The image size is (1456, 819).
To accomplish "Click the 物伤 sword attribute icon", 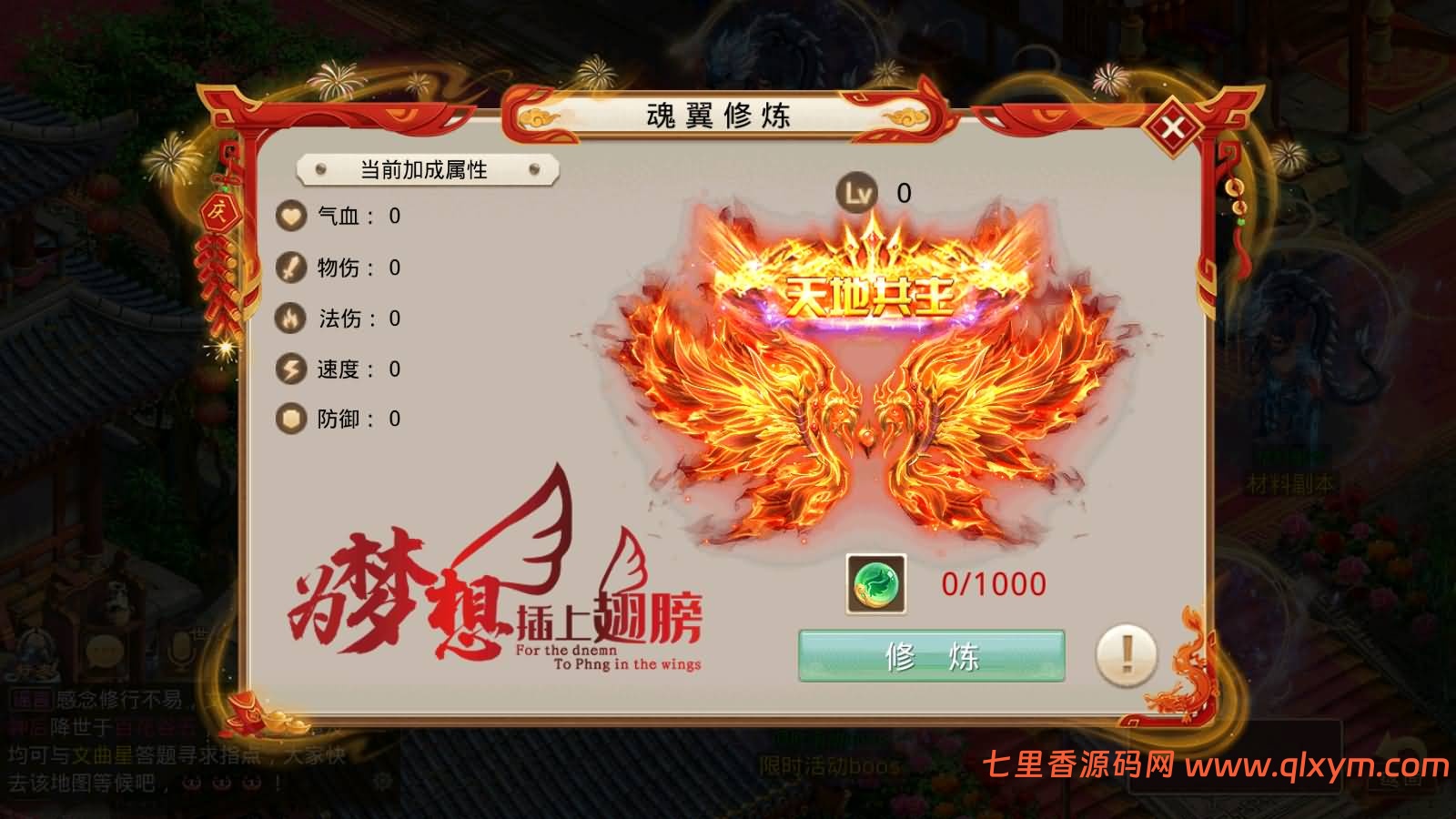I will pyautogui.click(x=289, y=268).
